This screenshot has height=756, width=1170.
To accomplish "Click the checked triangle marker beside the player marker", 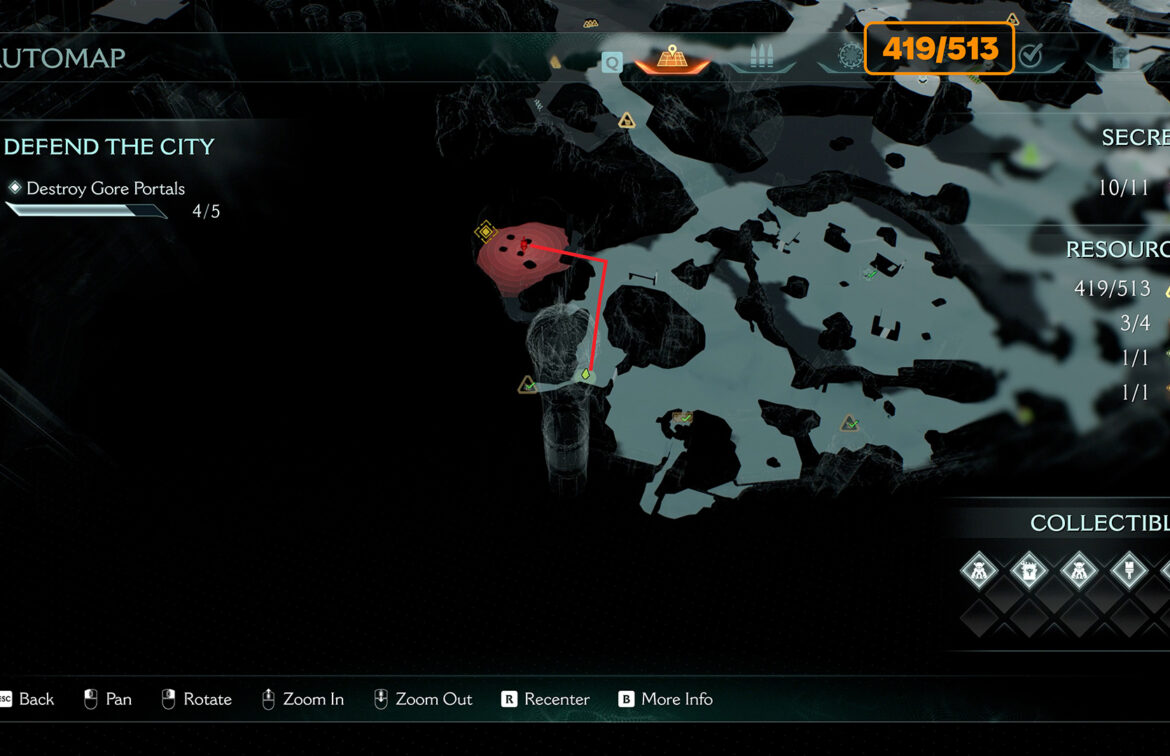I will [528, 385].
